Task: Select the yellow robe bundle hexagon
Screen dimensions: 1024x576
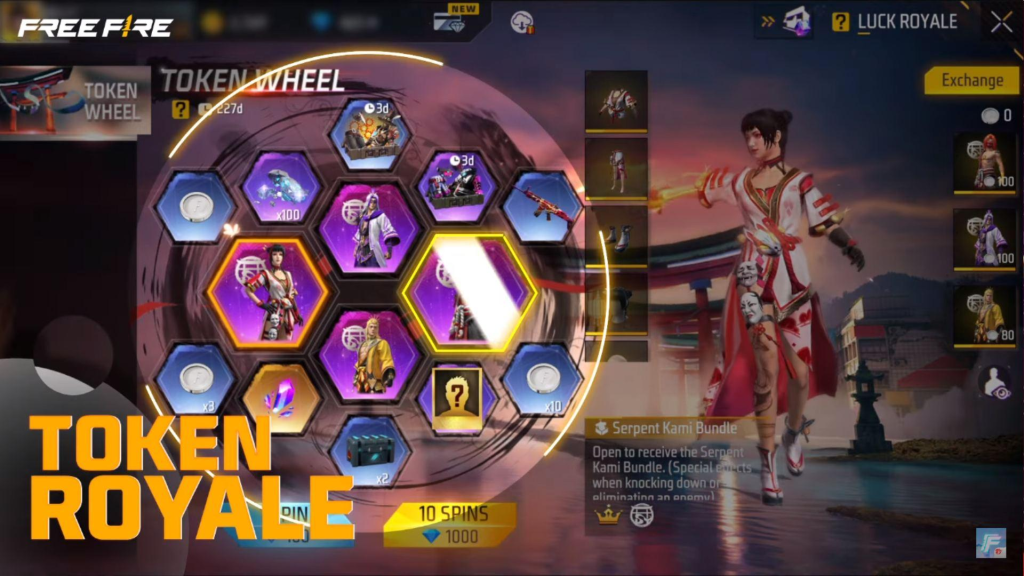Action: click(x=368, y=355)
